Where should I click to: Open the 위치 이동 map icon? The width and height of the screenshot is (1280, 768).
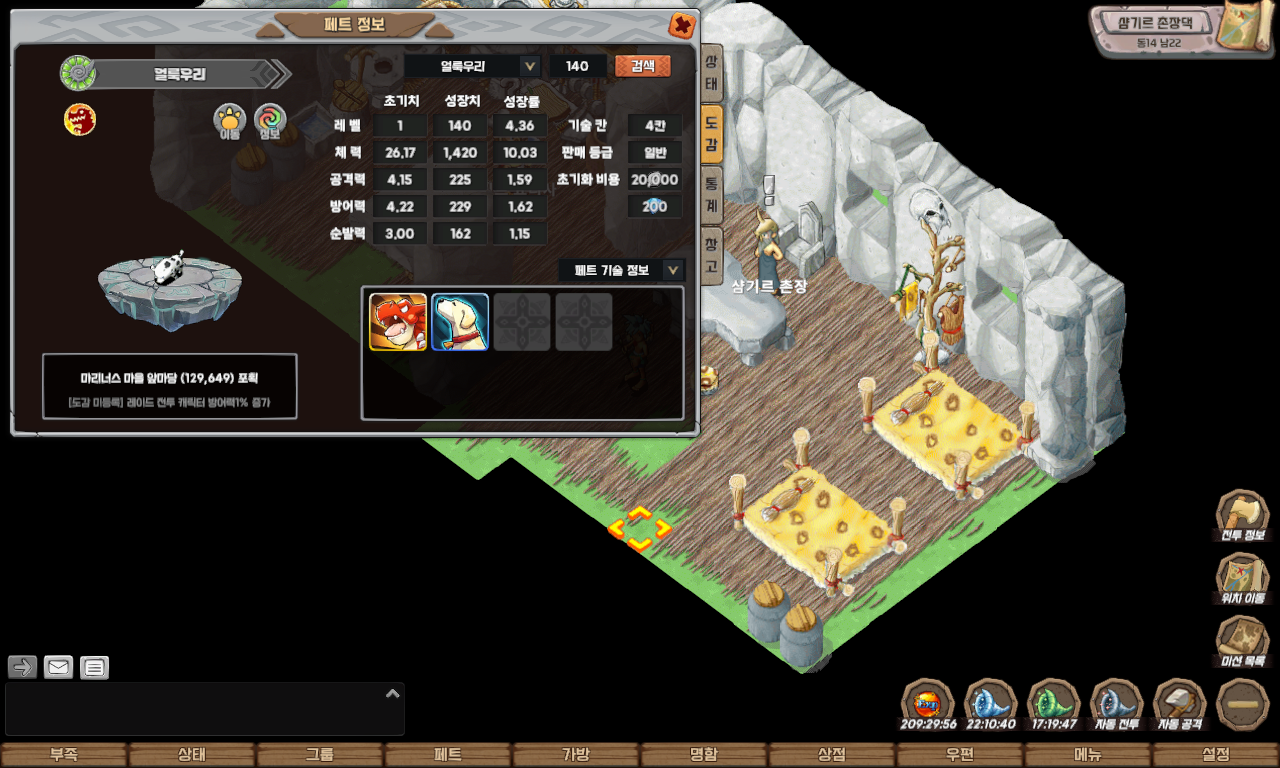tap(1242, 578)
